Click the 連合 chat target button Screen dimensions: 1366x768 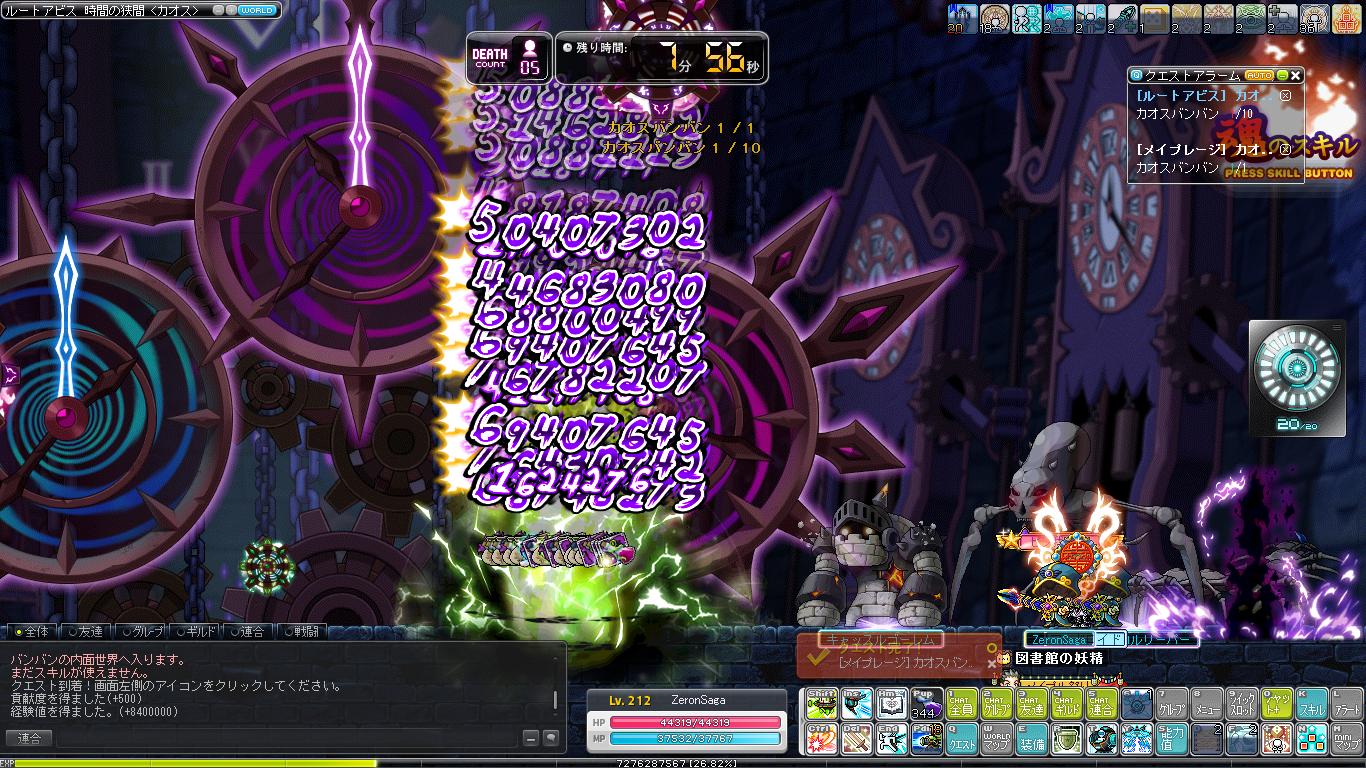(x=29, y=738)
